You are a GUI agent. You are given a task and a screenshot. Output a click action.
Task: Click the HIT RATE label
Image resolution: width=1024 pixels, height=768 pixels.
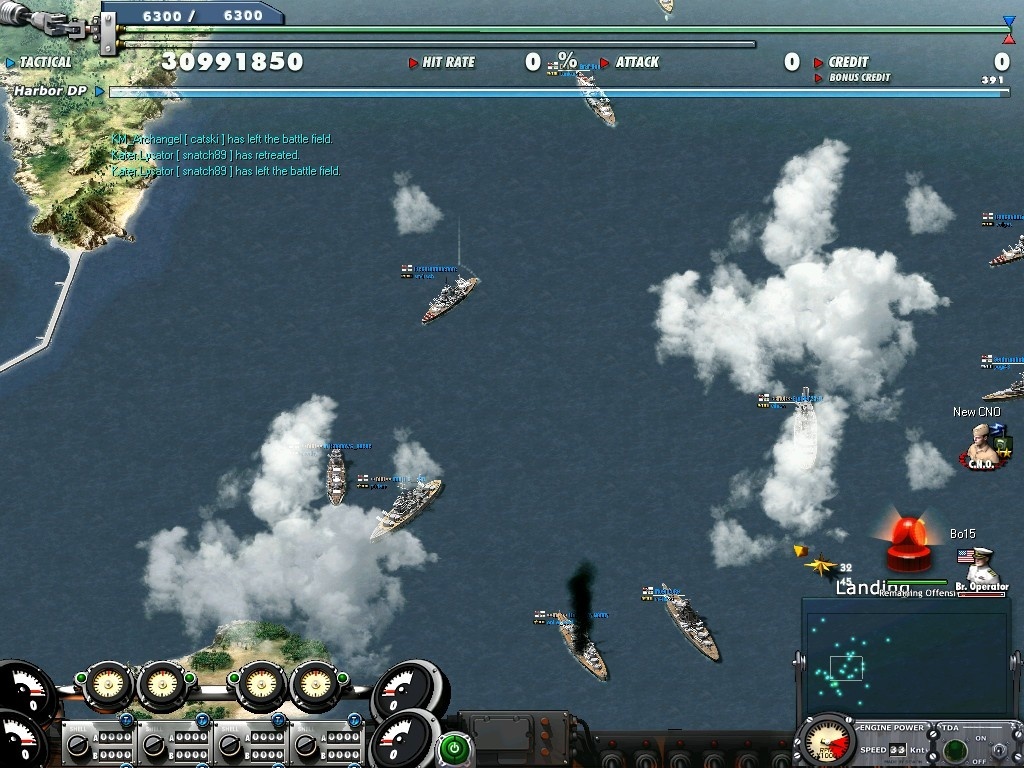pyautogui.click(x=448, y=62)
